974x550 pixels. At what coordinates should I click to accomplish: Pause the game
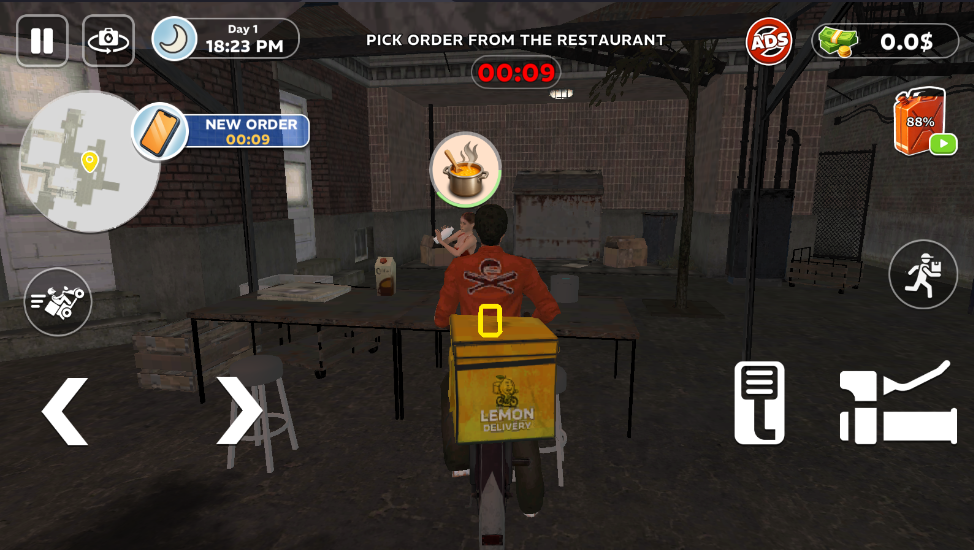(x=41, y=41)
